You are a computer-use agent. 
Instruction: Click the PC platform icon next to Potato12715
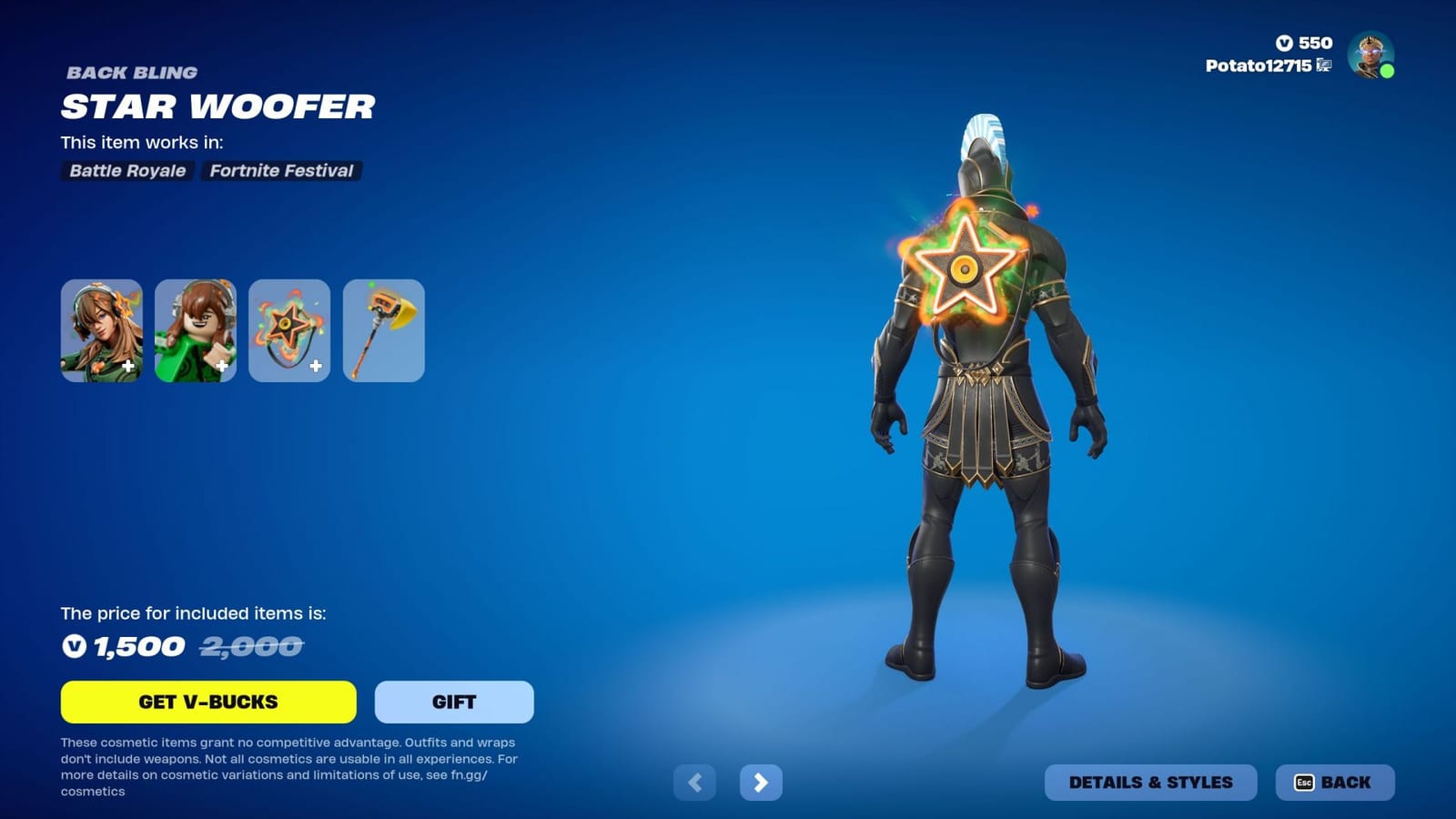point(1325,66)
